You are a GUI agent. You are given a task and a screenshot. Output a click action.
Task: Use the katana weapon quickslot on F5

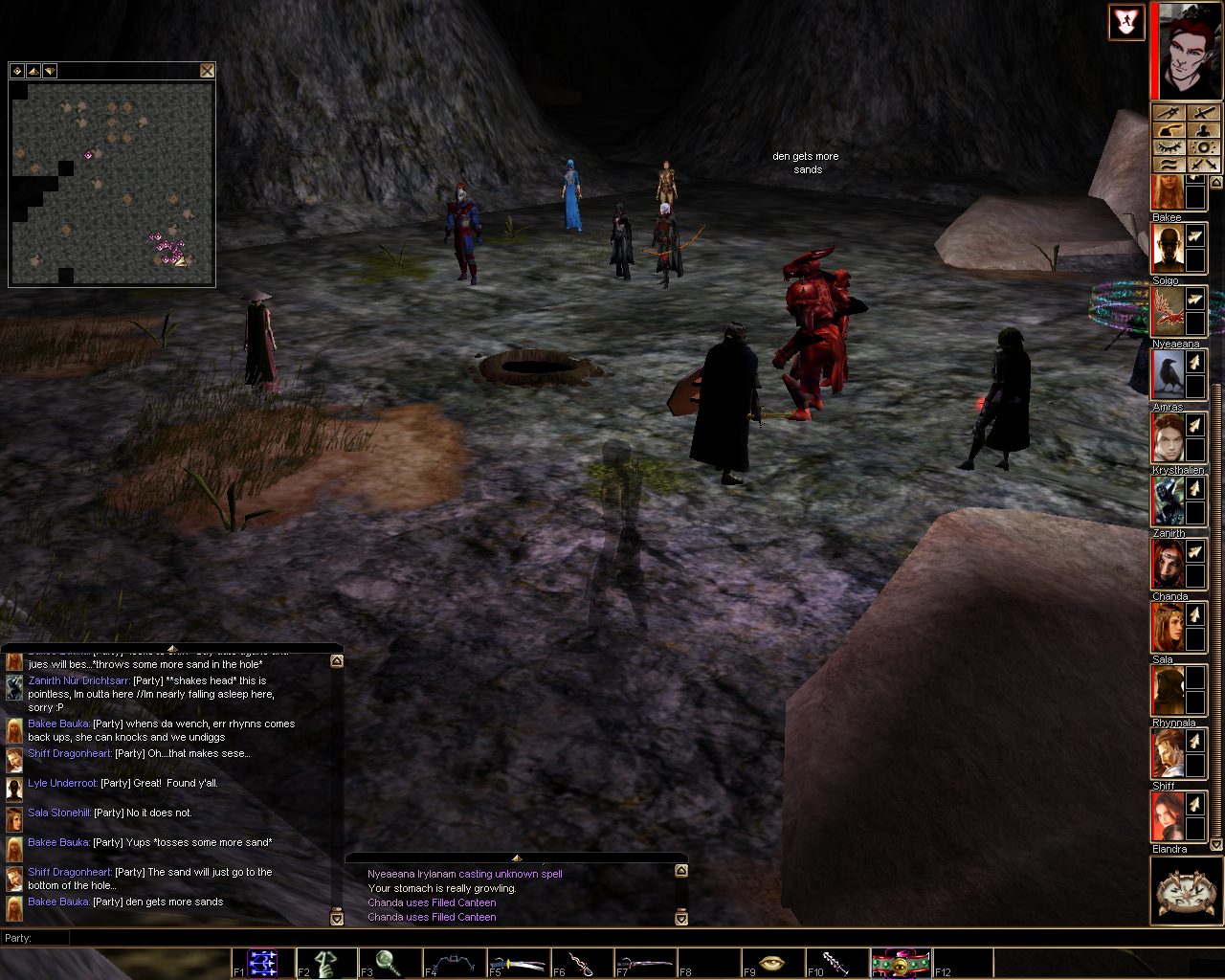[x=518, y=963]
